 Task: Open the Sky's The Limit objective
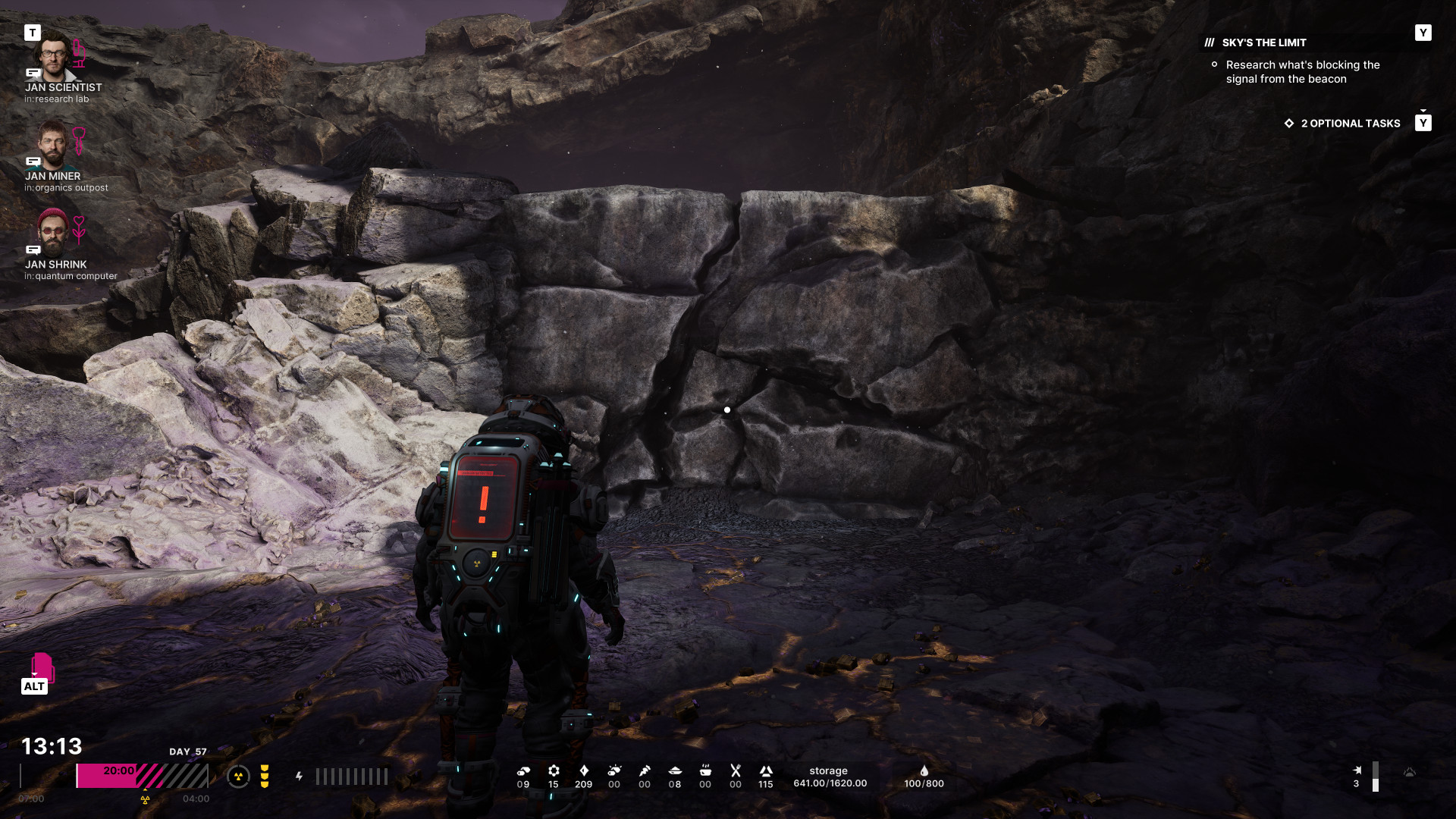pos(1264,42)
